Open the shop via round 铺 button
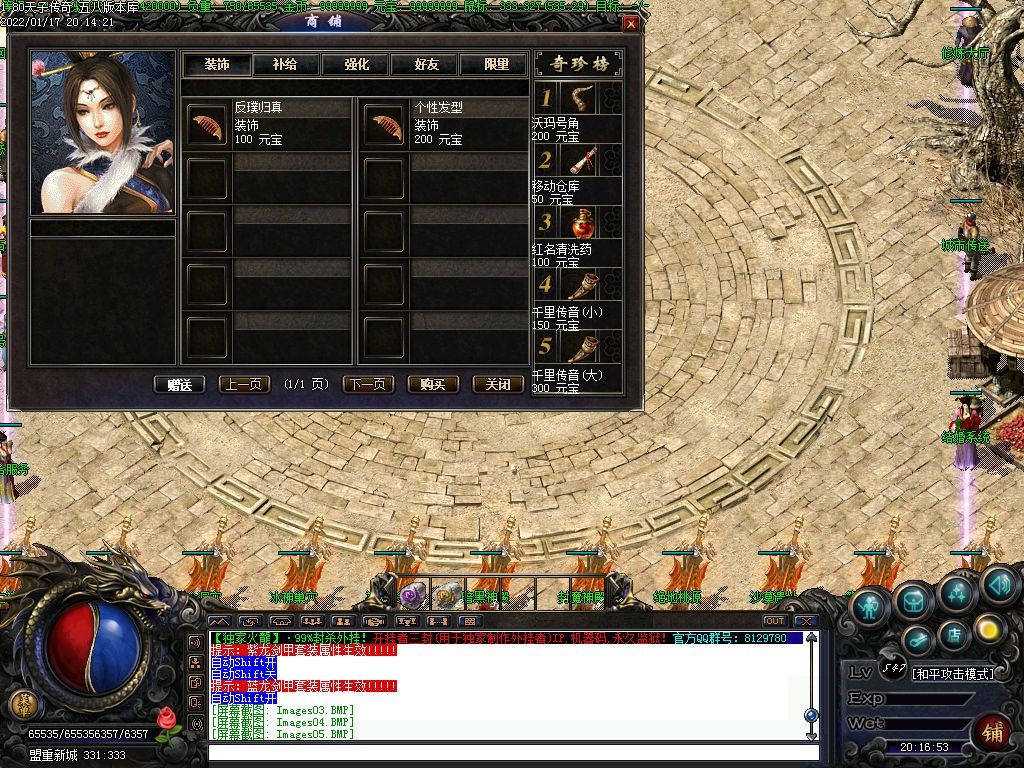The height and width of the screenshot is (768, 1024). point(992,732)
